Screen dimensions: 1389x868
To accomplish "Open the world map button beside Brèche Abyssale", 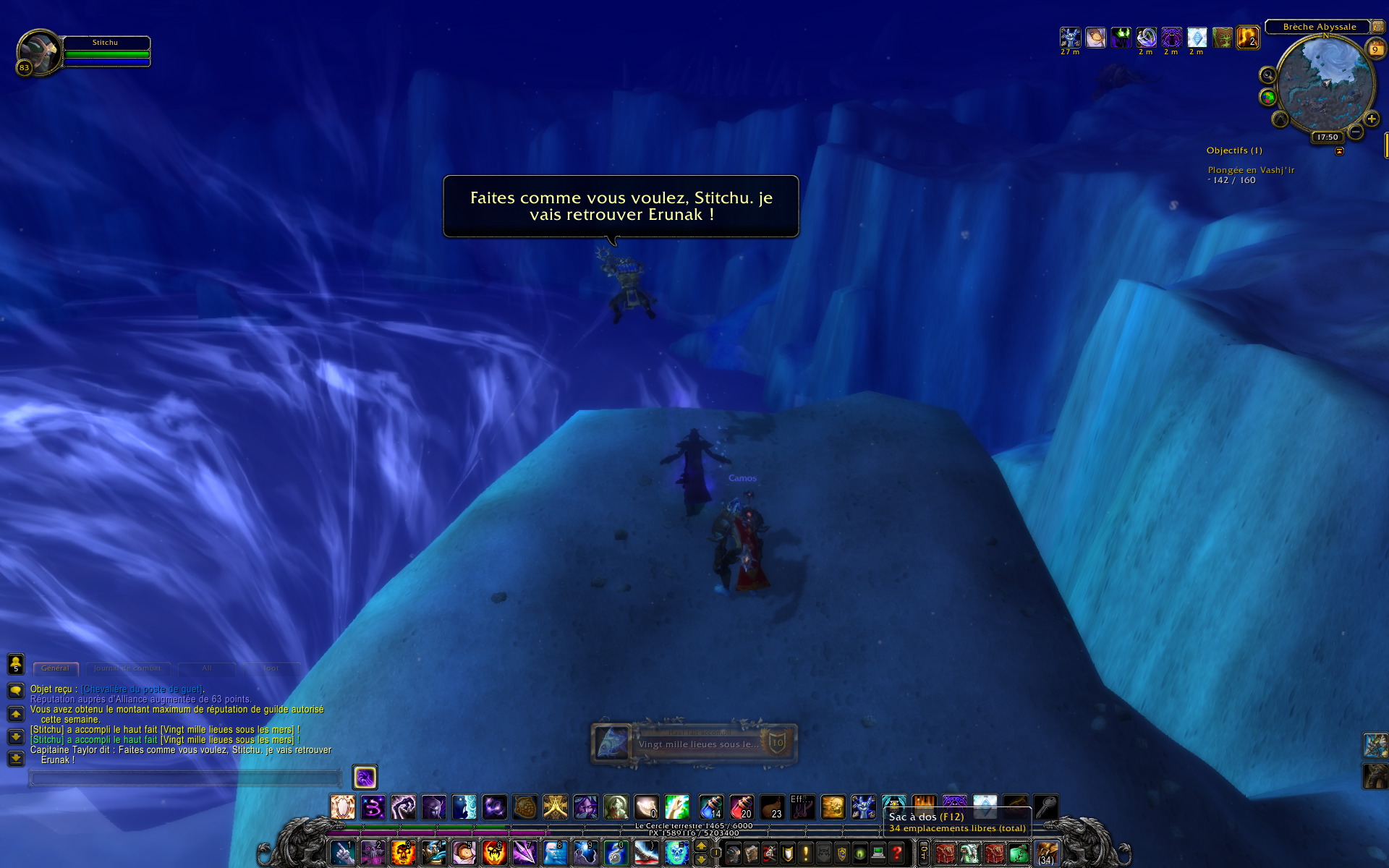I will point(1378,27).
